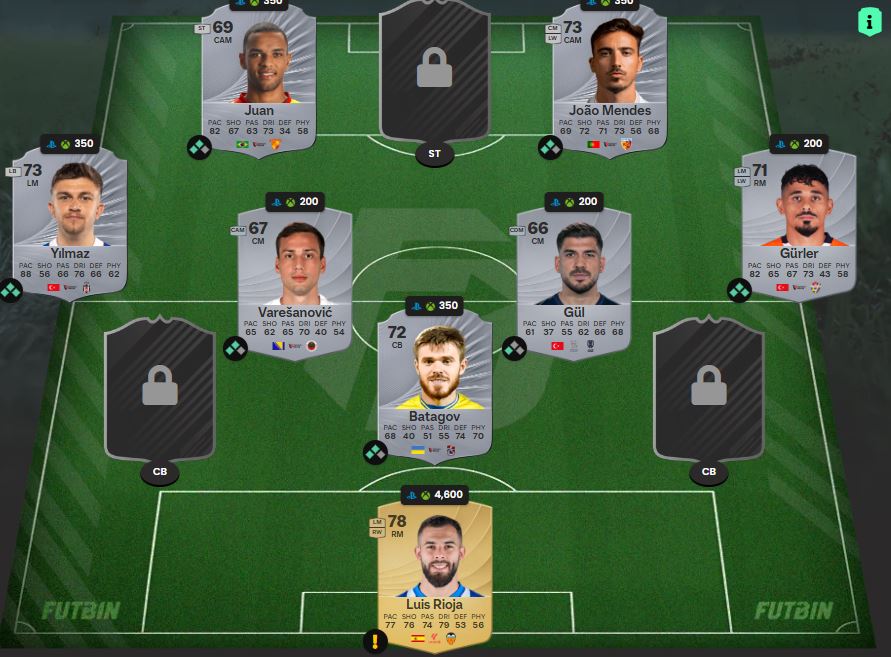
Task: Click the chemistry icon beside João Mendes
Action: coord(550,148)
